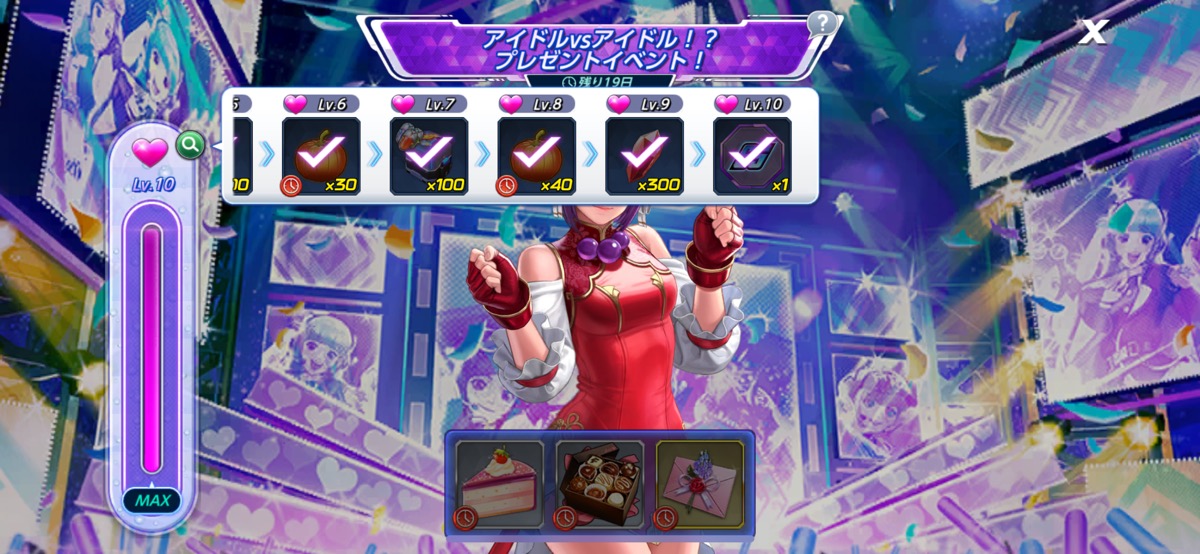Image resolution: width=1200 pixels, height=554 pixels.
Task: Inspect the Lv.9 reward x300
Action: pyautogui.click(x=644, y=155)
